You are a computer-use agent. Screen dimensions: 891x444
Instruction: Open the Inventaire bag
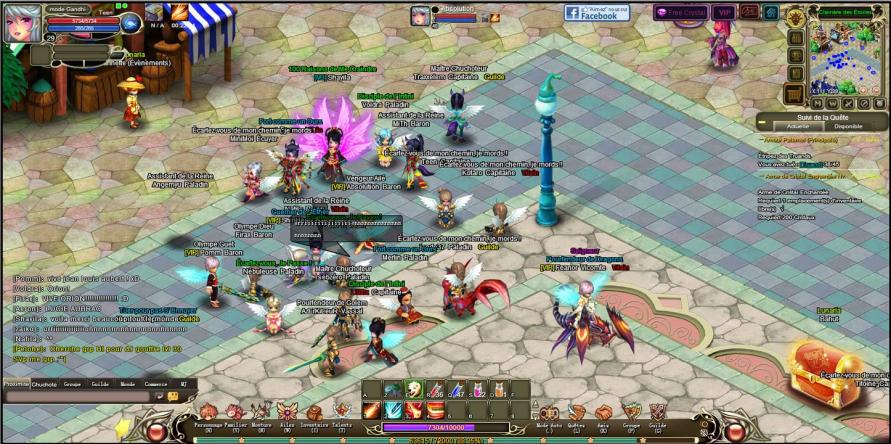pos(315,412)
